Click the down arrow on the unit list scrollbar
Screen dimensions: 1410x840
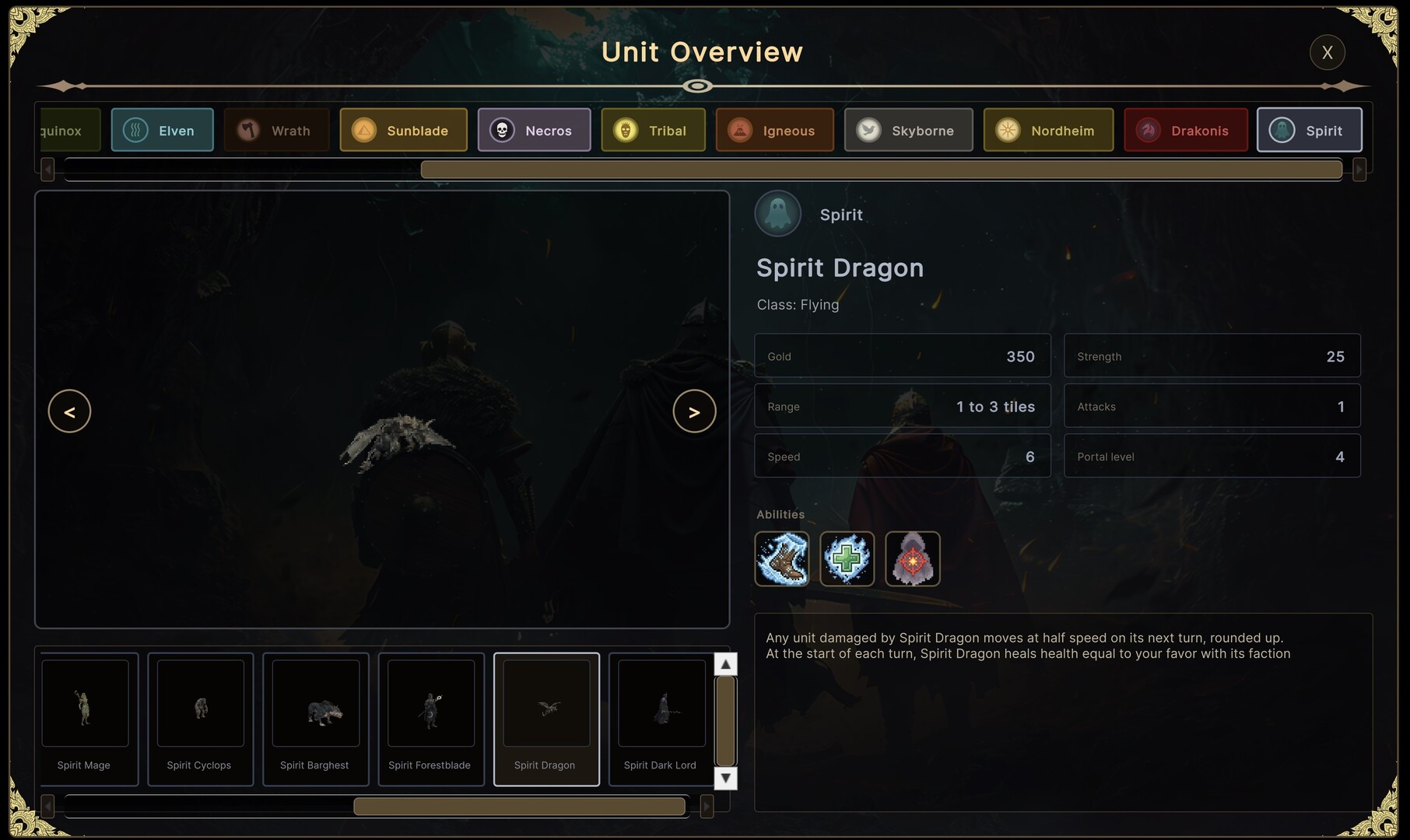[x=724, y=778]
